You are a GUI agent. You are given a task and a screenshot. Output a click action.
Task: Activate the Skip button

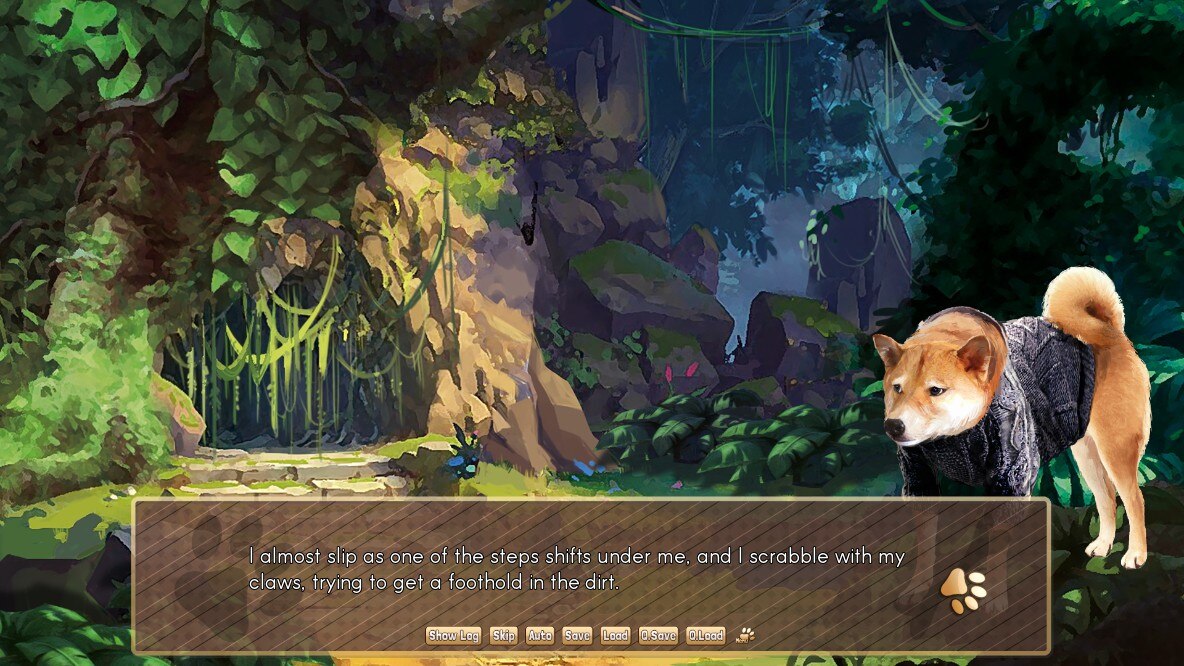point(503,635)
